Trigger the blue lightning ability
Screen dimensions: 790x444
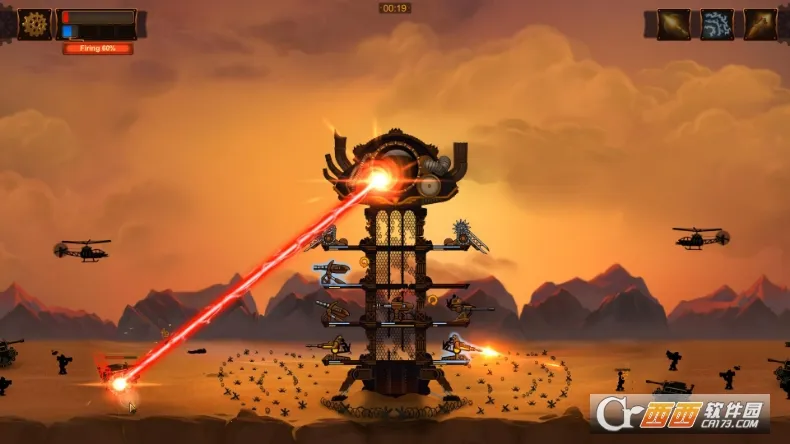click(x=716, y=24)
